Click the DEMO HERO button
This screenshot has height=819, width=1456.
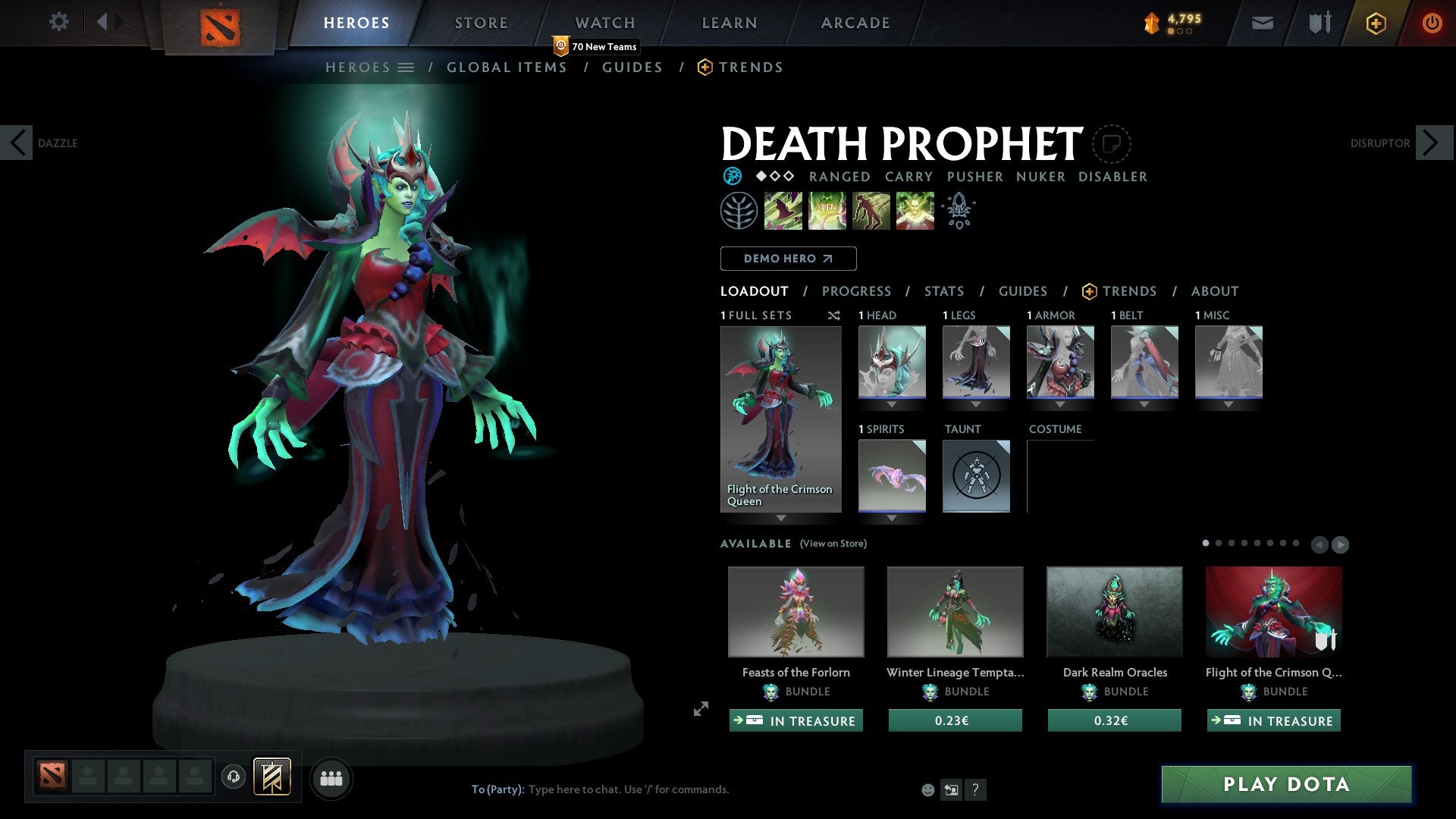[x=787, y=259]
